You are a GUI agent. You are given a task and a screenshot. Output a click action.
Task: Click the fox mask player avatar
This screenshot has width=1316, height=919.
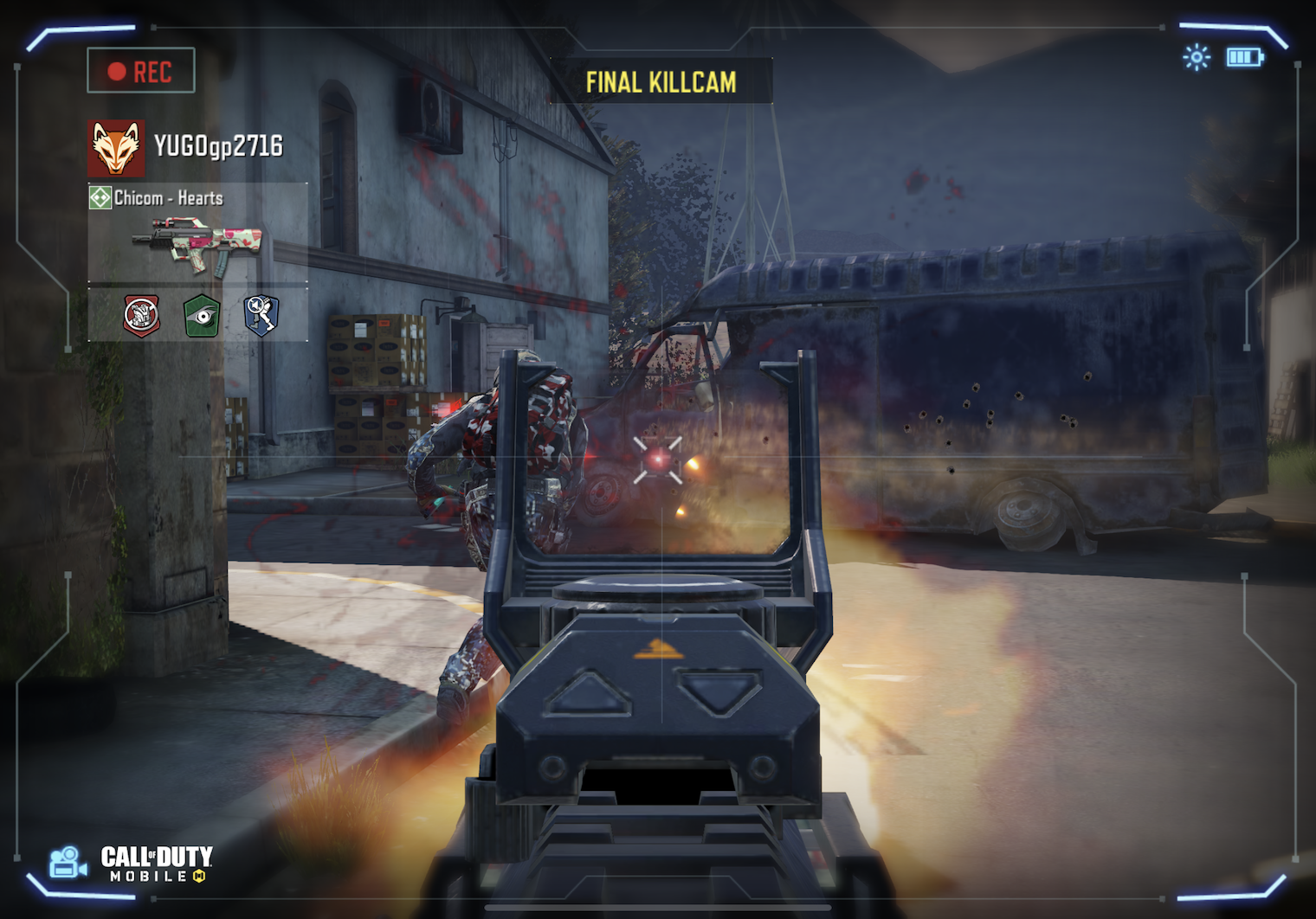[x=116, y=147]
